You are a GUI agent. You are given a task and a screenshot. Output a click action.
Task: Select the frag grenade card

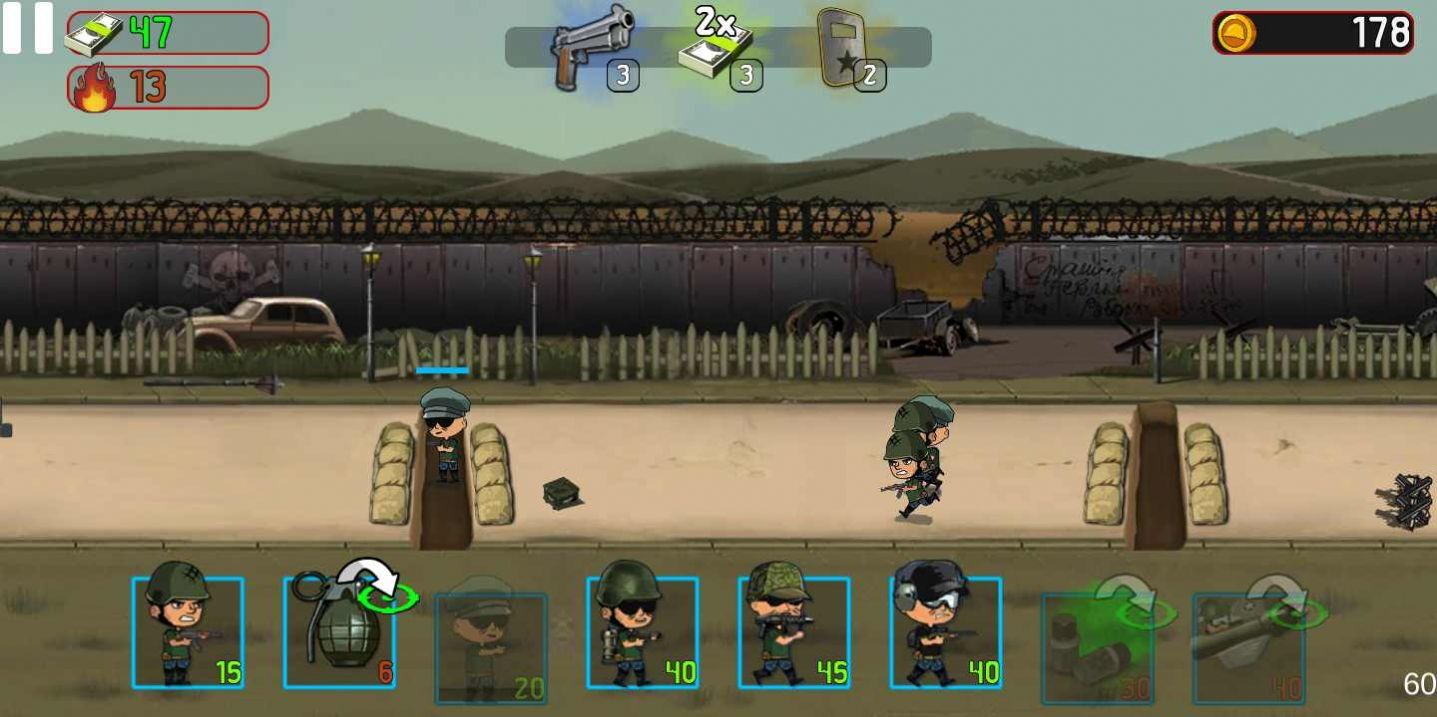[x=339, y=632]
